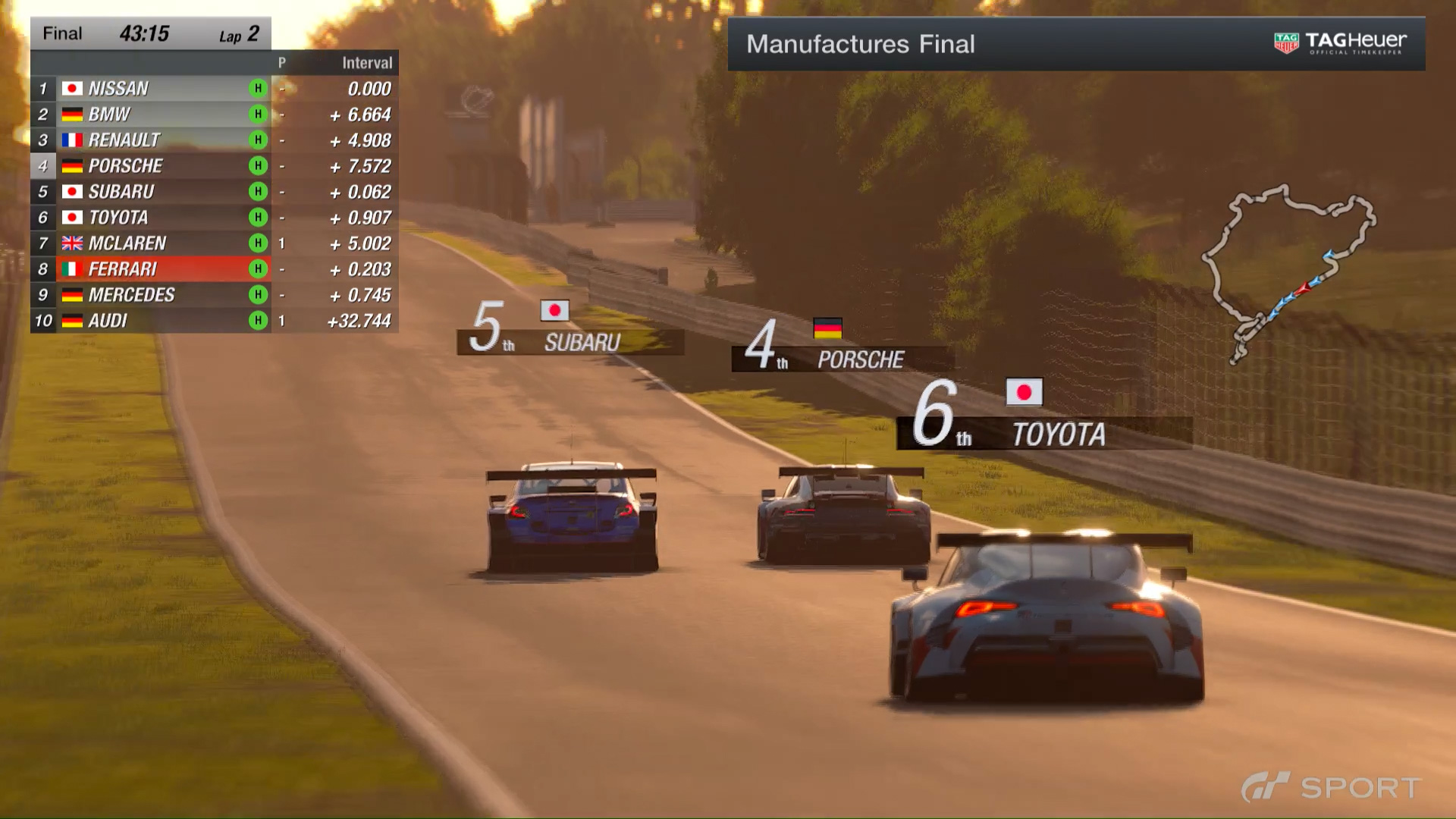
Task: Open the Nürburgring track minimap
Action: [1288, 272]
